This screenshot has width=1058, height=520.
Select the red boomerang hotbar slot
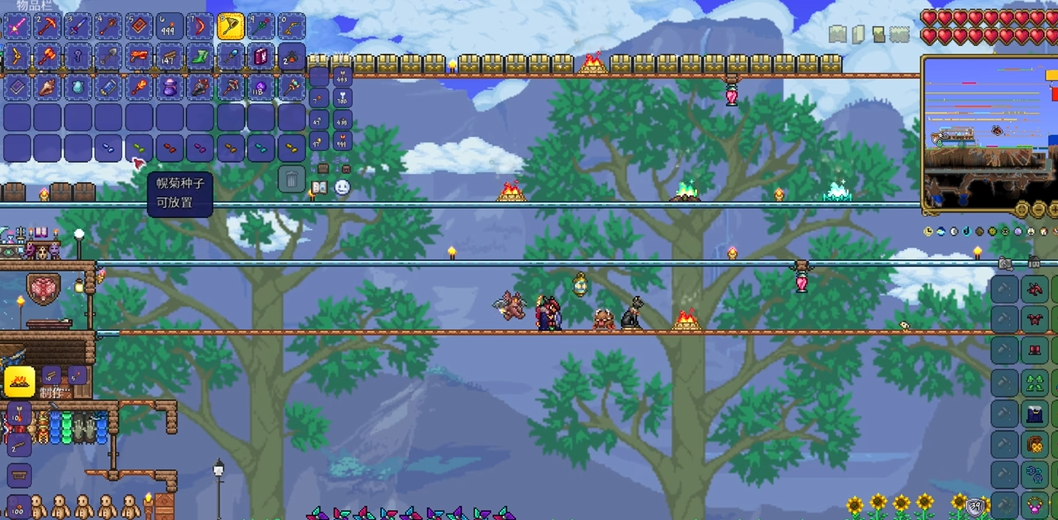tap(201, 26)
